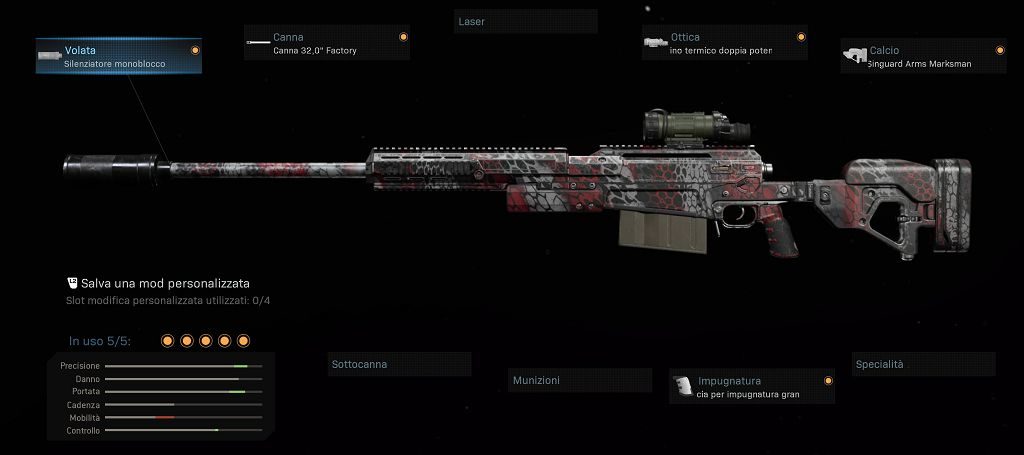
Task: Open the Canna barrel slot
Action: 326,43
